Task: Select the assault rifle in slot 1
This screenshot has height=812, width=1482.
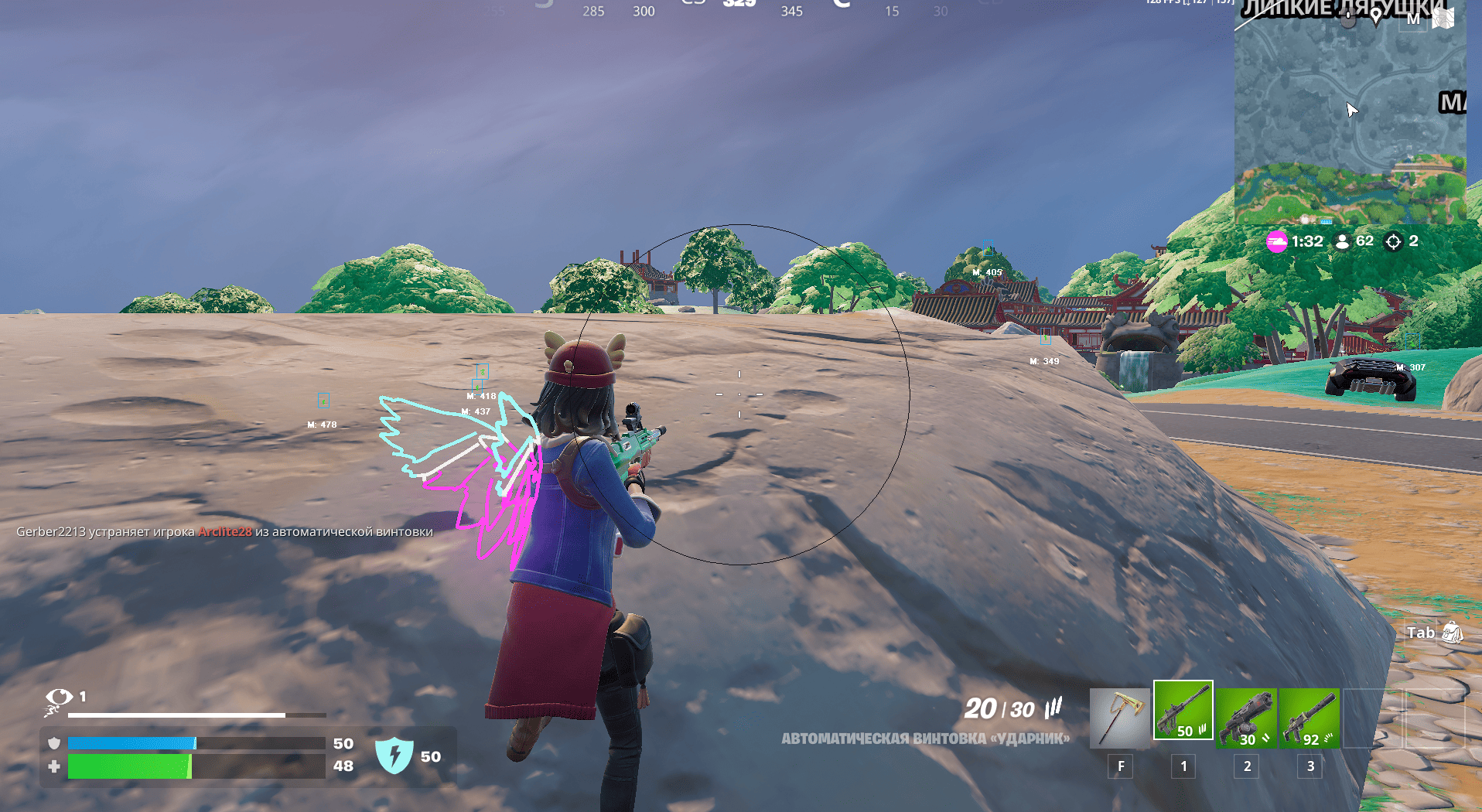Action: (x=1183, y=711)
